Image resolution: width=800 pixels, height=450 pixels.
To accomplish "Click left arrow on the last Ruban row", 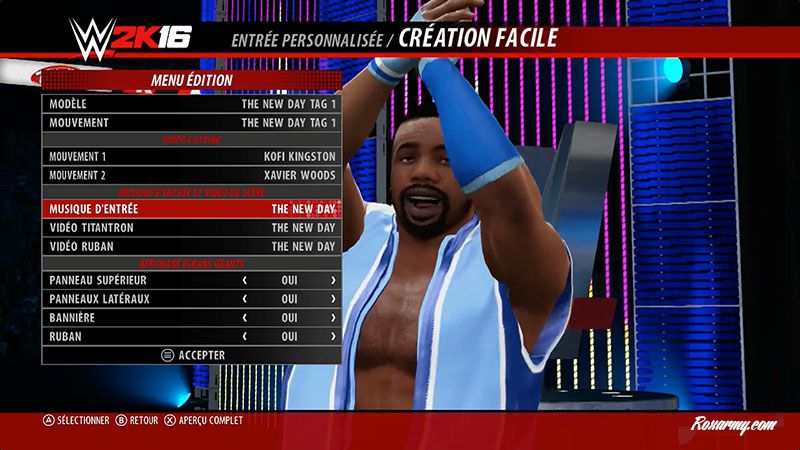I will click(x=246, y=337).
